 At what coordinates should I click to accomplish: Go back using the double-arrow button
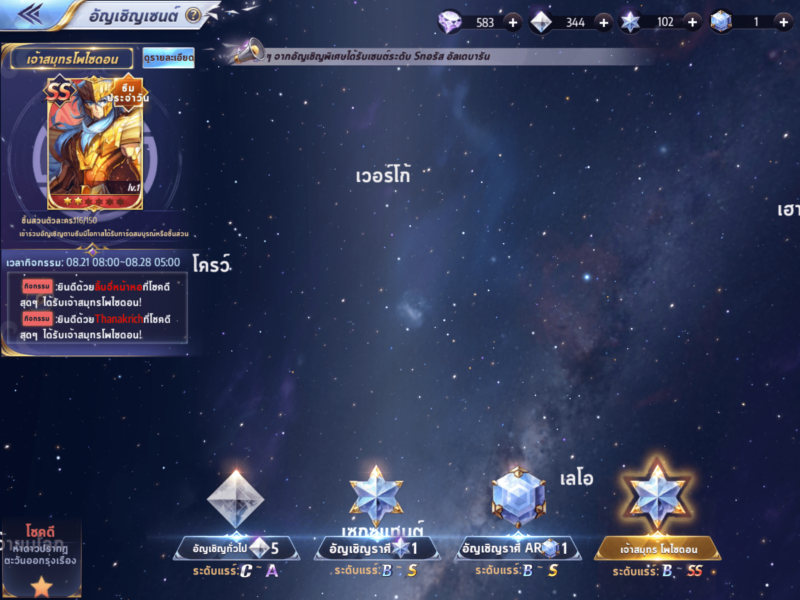(28, 13)
